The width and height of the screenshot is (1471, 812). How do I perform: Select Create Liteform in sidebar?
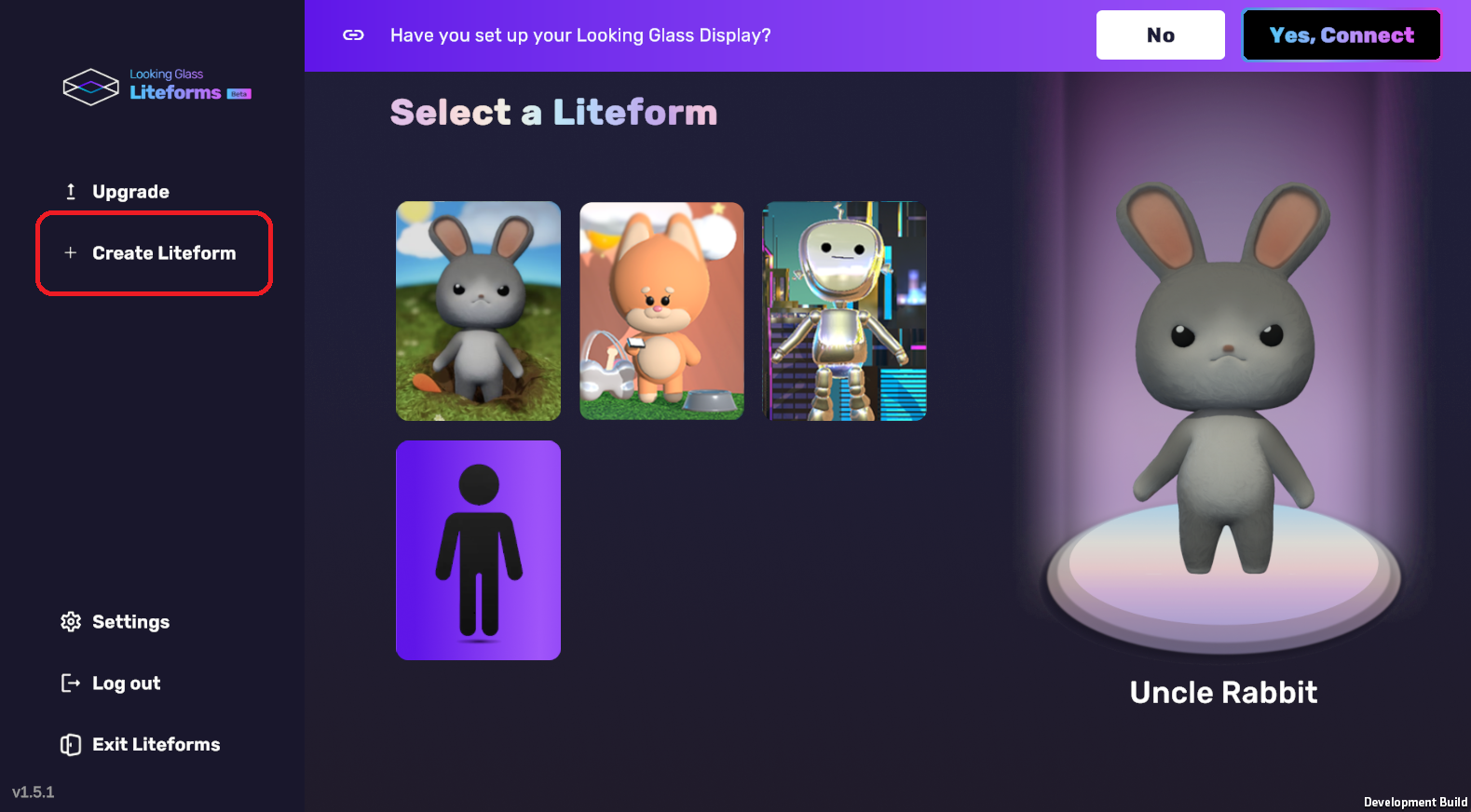click(x=154, y=253)
